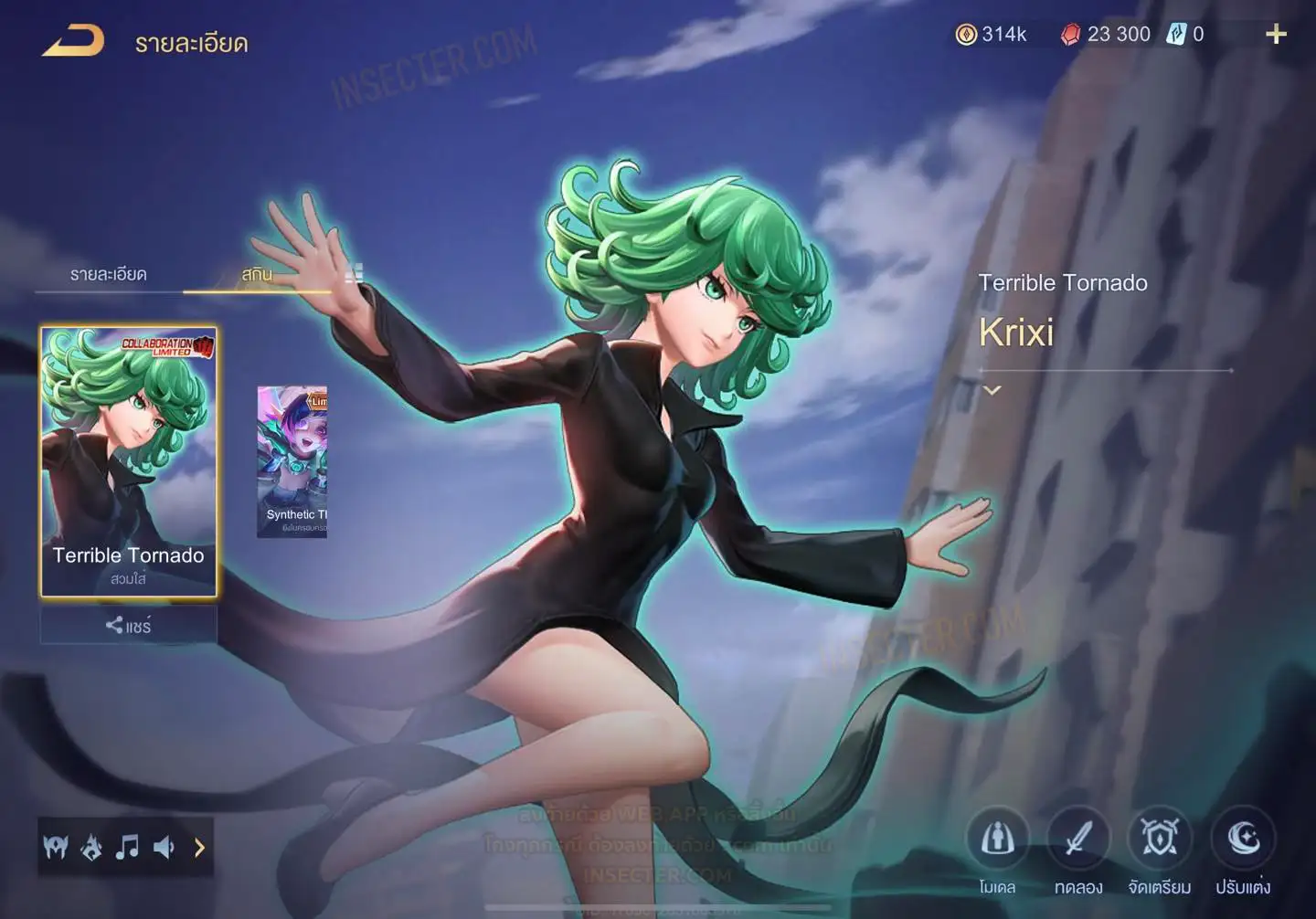Choose the Synthetic skin thumbnail
This screenshot has height=919, width=1316.
(292, 461)
